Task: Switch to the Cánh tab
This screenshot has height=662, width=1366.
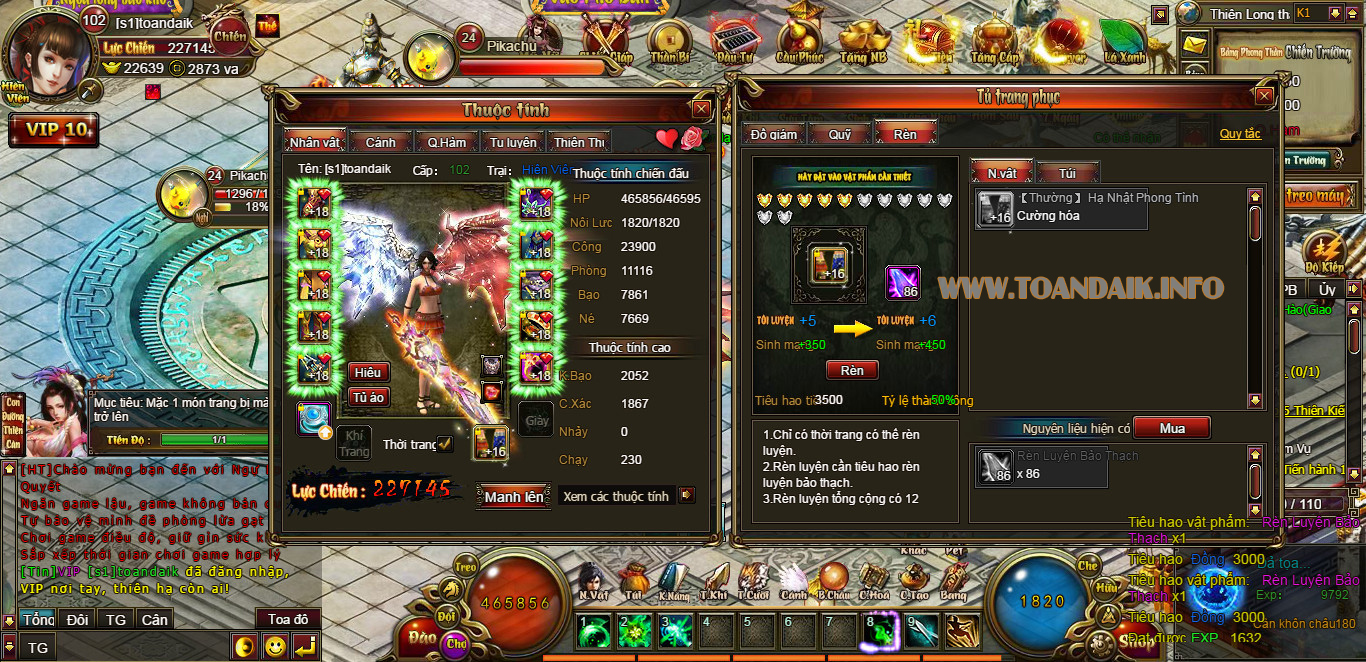Action: click(x=380, y=142)
